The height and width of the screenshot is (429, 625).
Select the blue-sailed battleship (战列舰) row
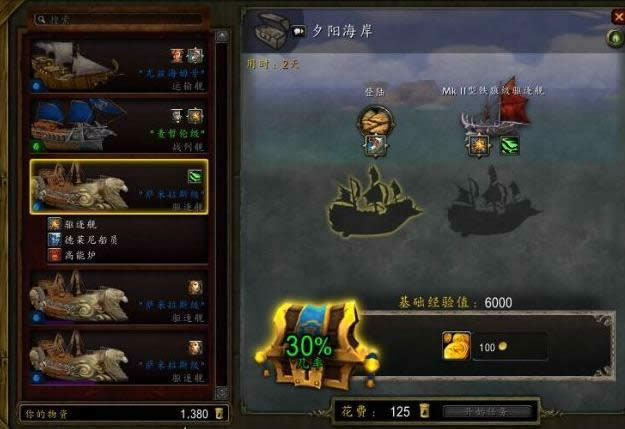click(x=120, y=121)
